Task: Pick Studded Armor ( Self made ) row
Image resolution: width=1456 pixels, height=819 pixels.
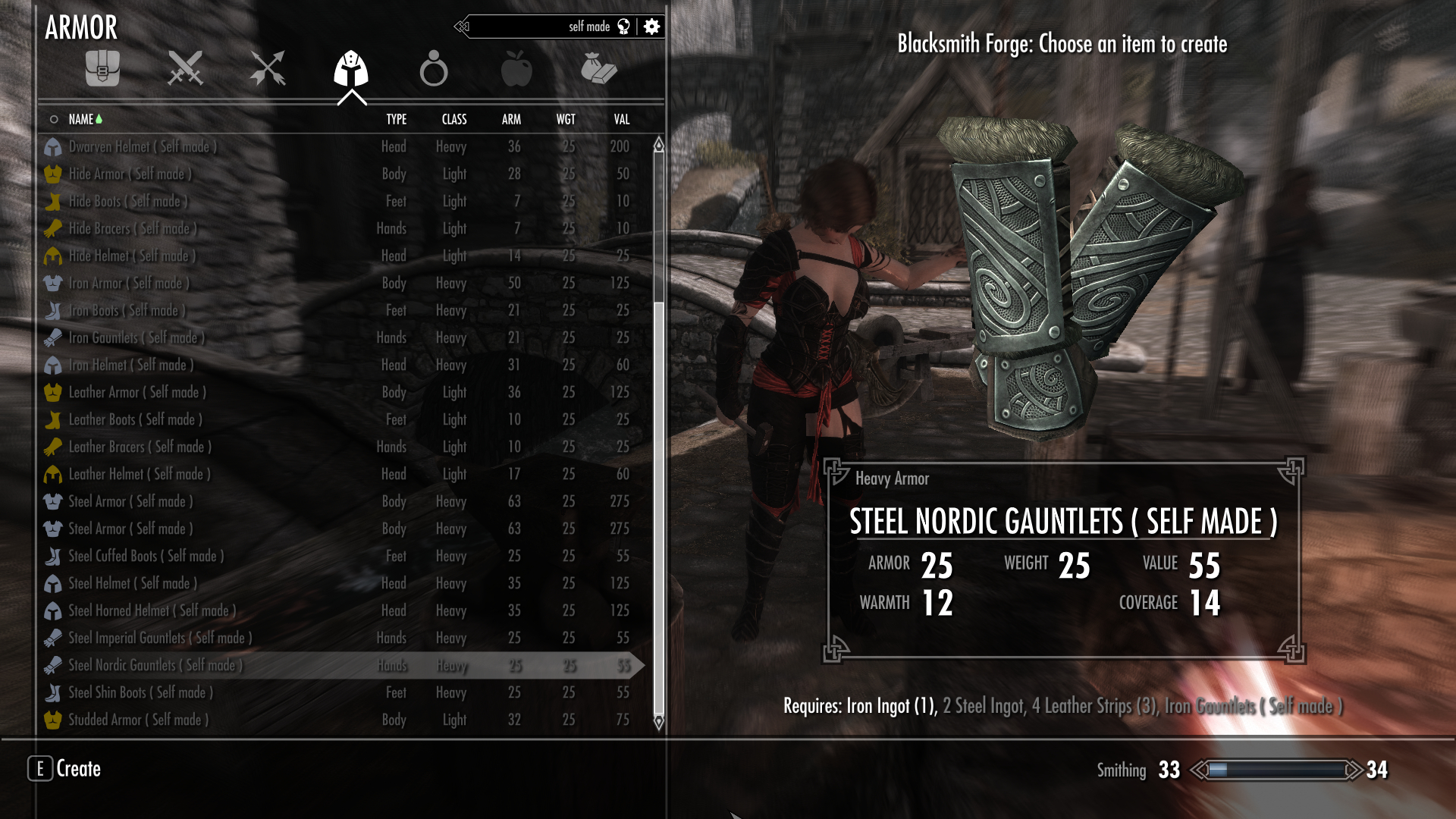Action: click(x=138, y=720)
